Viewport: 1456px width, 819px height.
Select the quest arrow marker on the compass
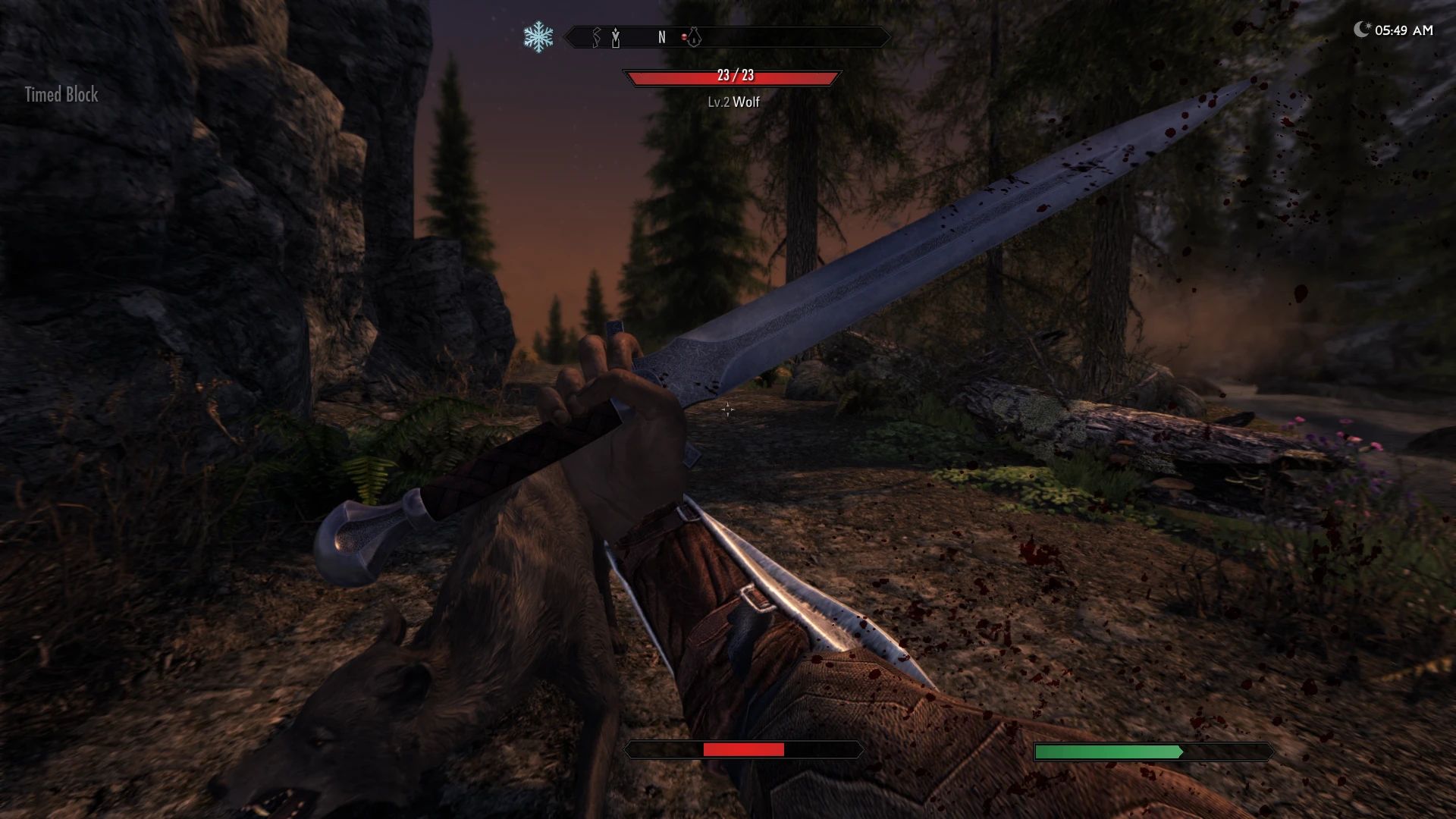click(x=616, y=37)
